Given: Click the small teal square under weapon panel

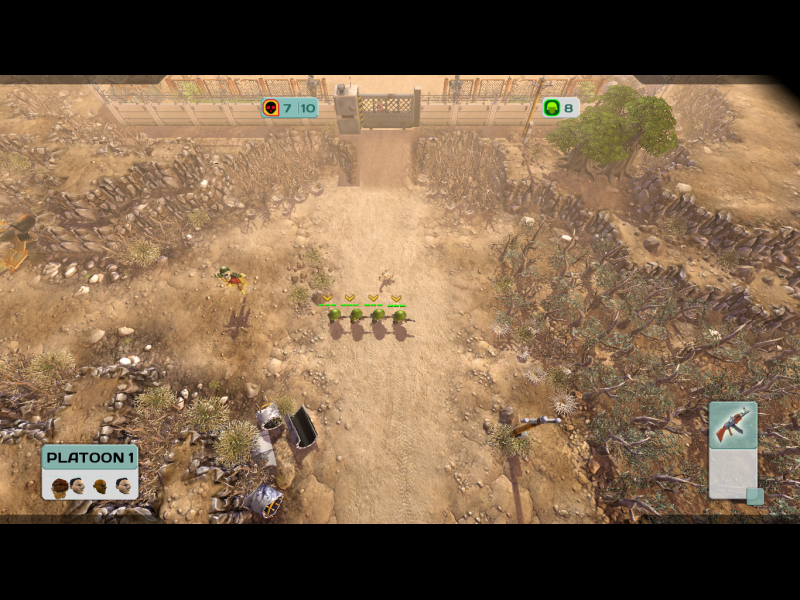Looking at the screenshot, I should point(755,496).
